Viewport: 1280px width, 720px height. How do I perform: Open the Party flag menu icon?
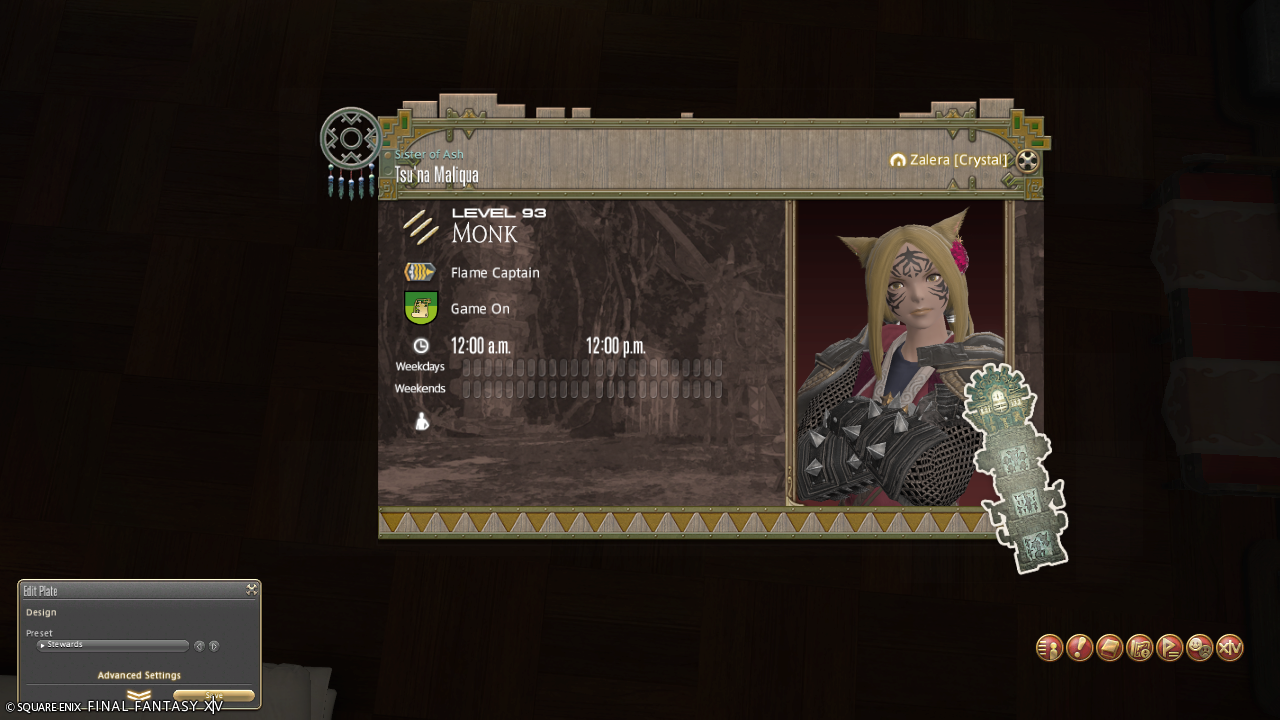(1169, 648)
